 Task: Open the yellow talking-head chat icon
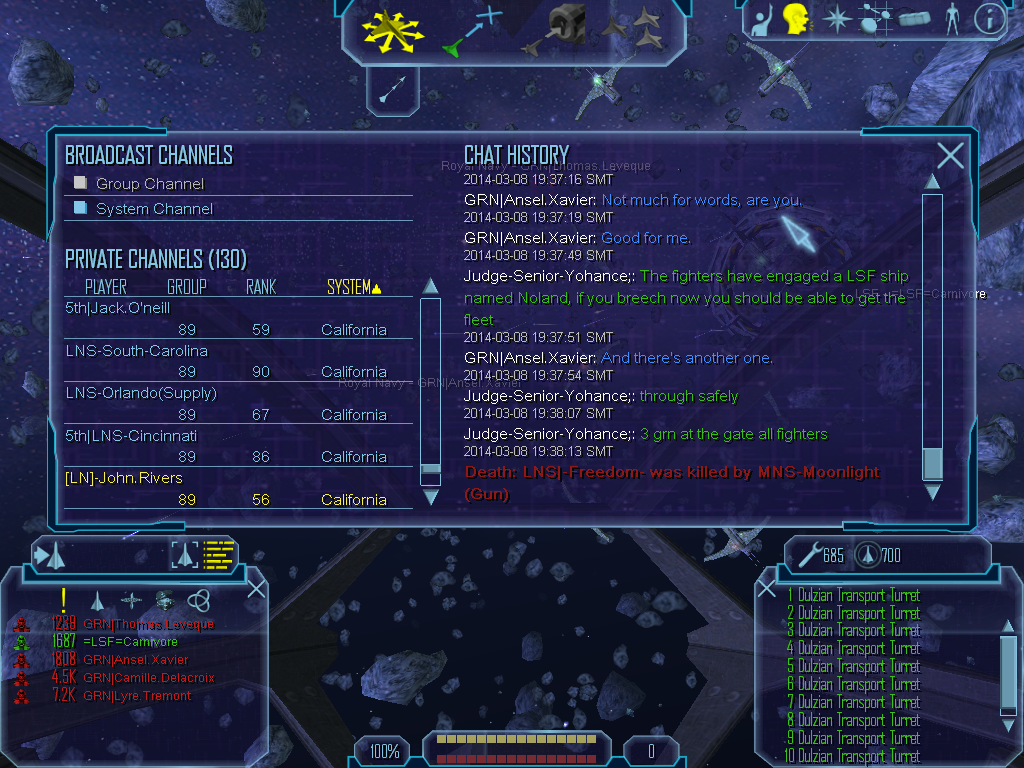click(795, 18)
